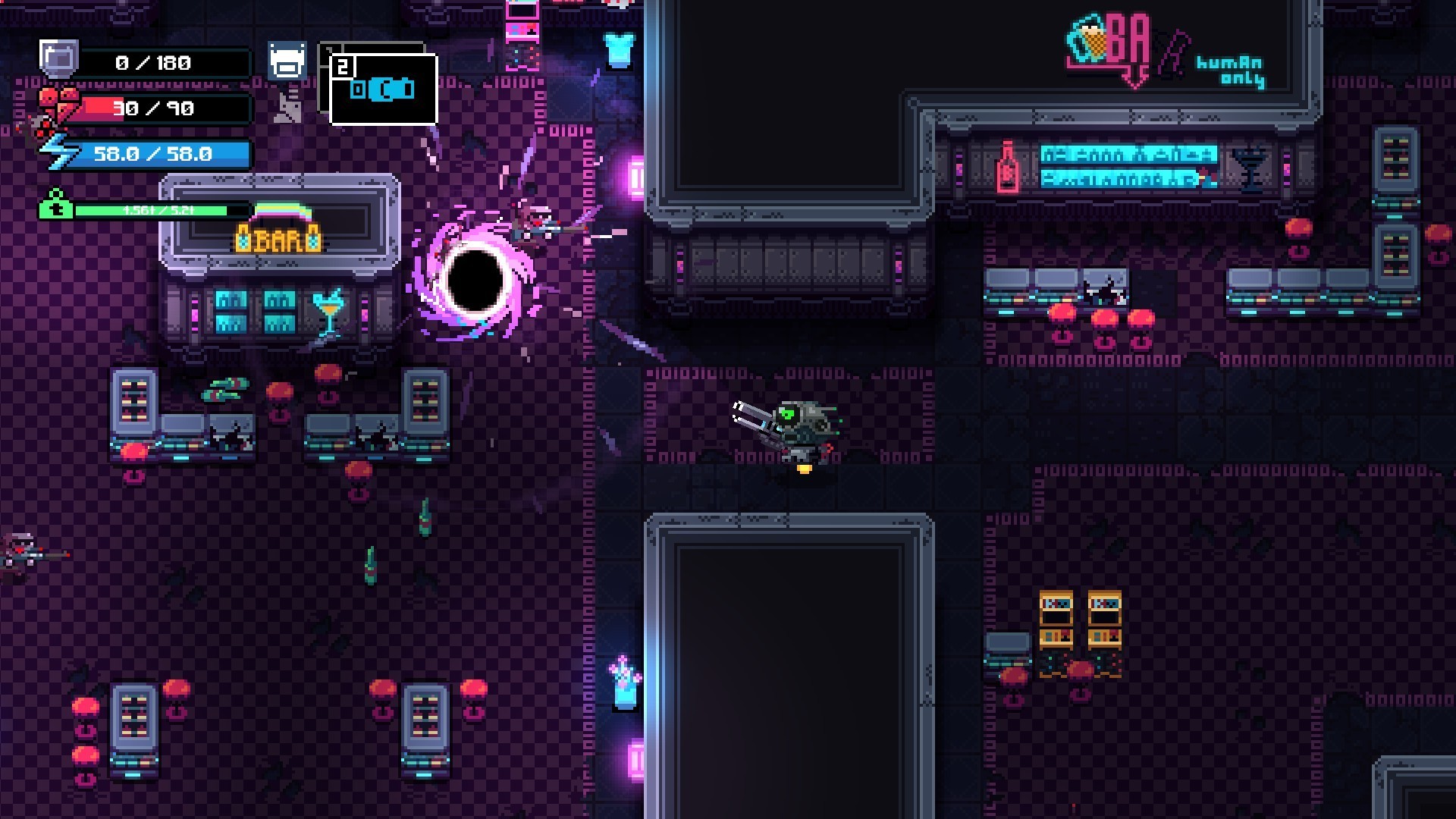Image resolution: width=1456 pixels, height=819 pixels.
Task: Click the shield counter showing 0/180
Action: pos(152,63)
